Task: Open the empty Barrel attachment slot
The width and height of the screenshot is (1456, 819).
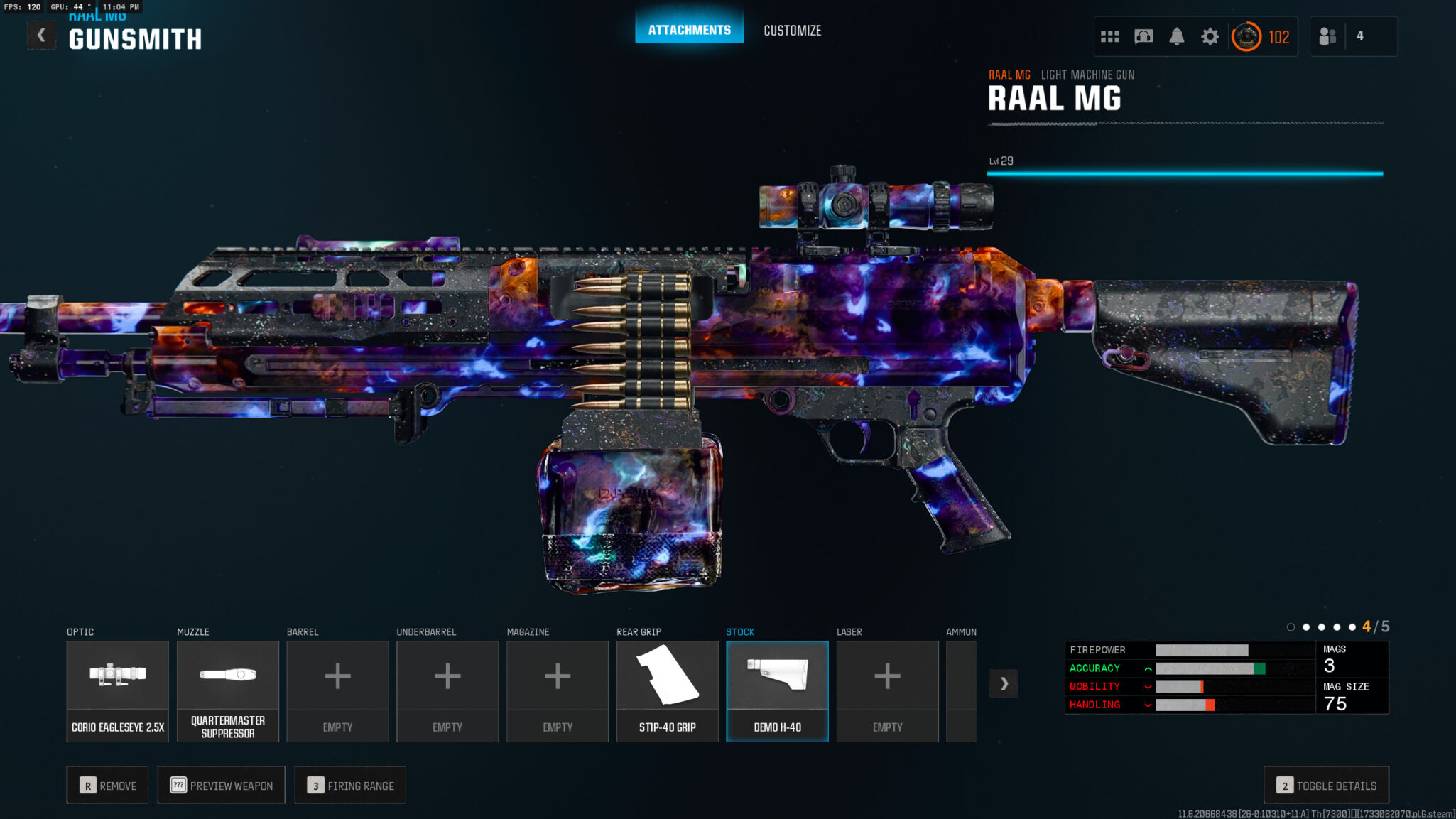Action: click(x=337, y=690)
